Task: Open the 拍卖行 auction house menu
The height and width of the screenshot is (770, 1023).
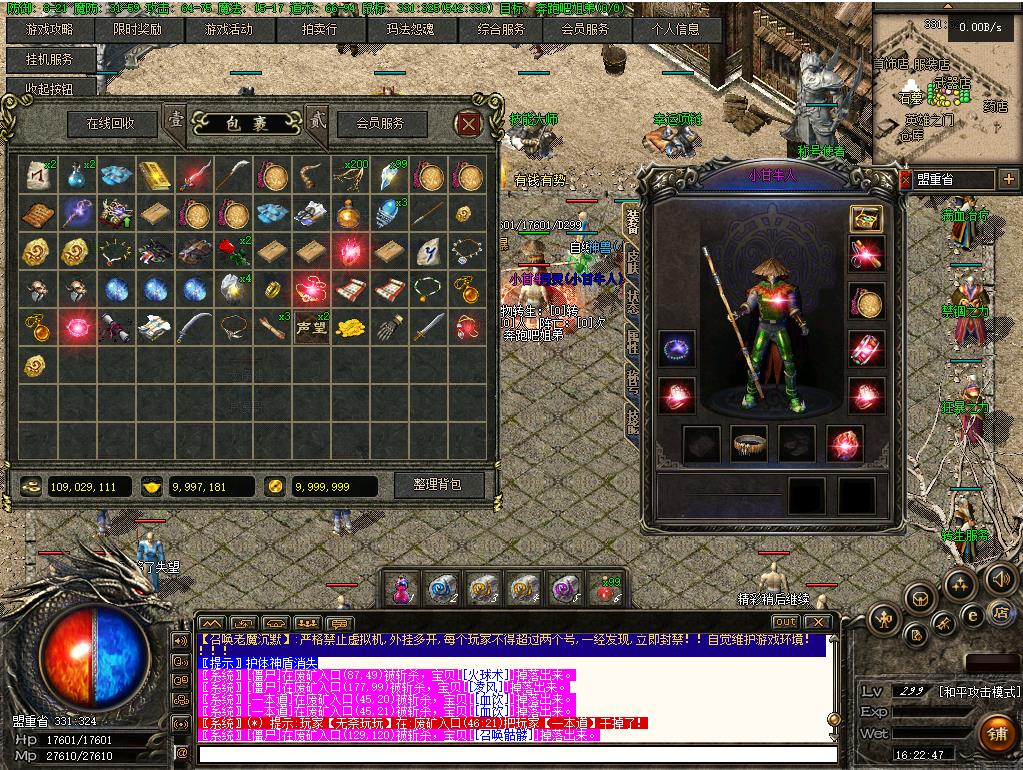Action: [x=320, y=29]
